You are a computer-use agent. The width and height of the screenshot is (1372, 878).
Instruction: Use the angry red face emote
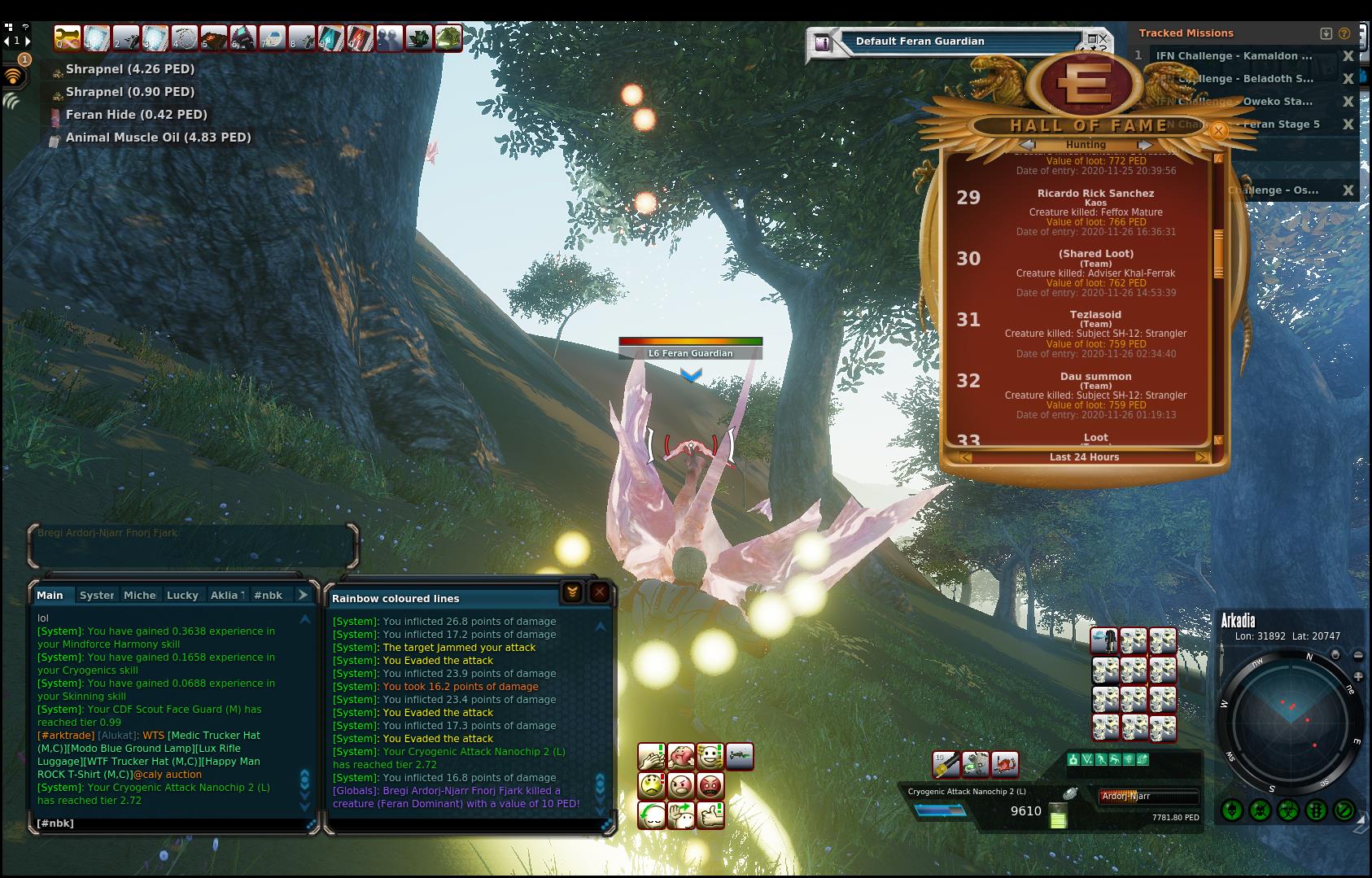point(710,786)
